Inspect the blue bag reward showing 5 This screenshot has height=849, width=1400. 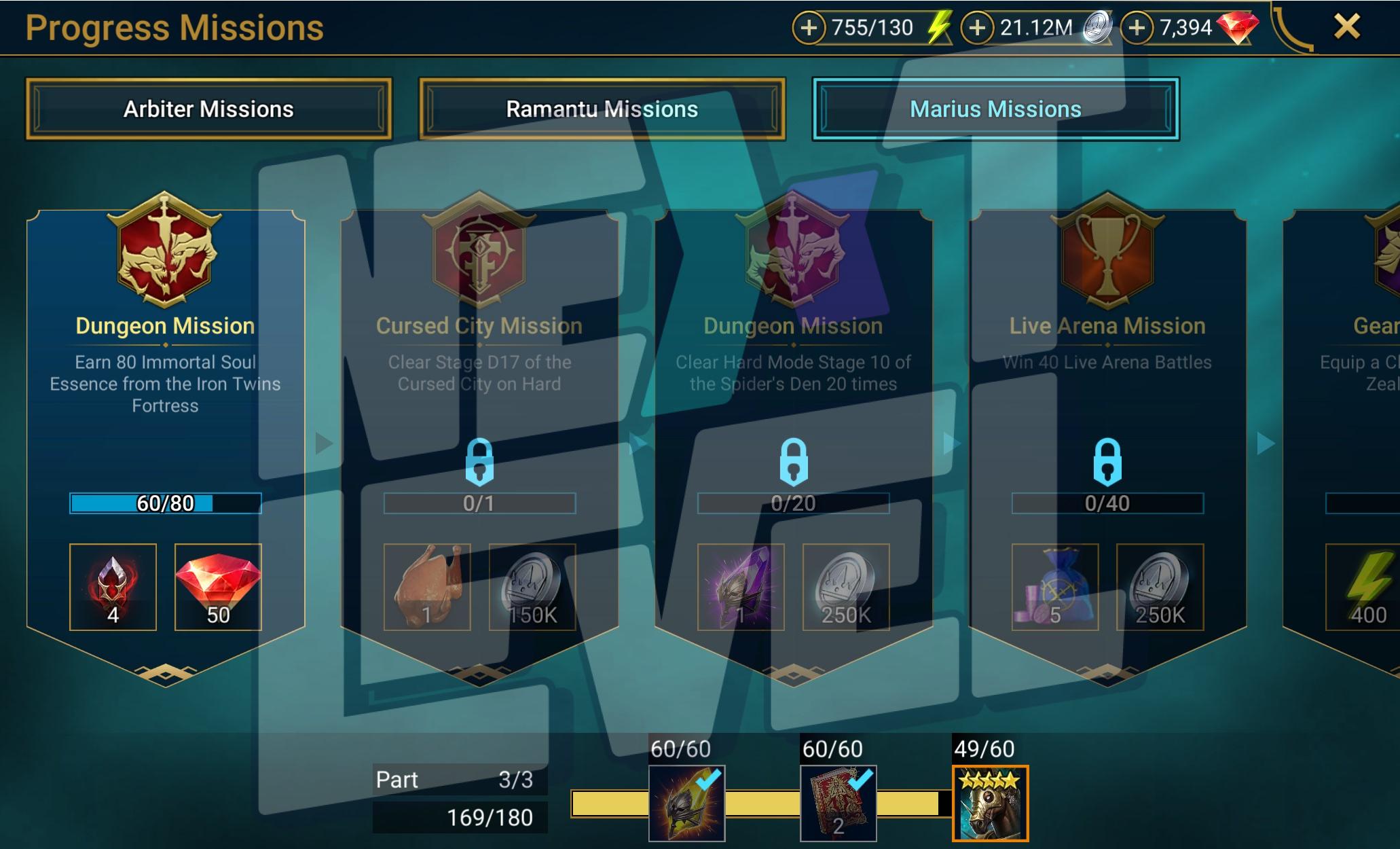coord(1055,587)
